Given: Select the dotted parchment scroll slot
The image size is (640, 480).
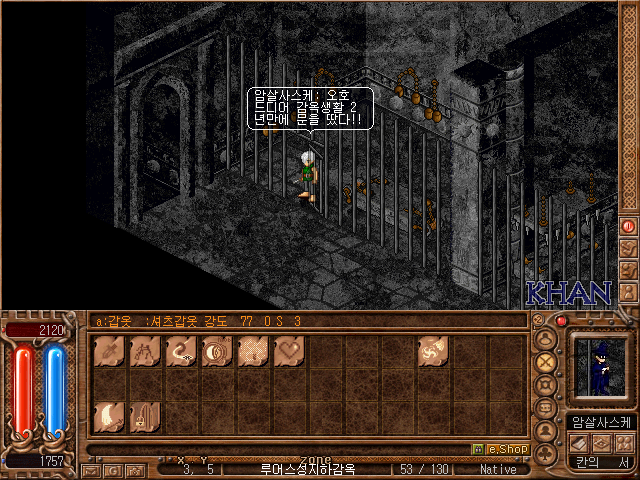Looking at the screenshot, I should click(253, 351).
